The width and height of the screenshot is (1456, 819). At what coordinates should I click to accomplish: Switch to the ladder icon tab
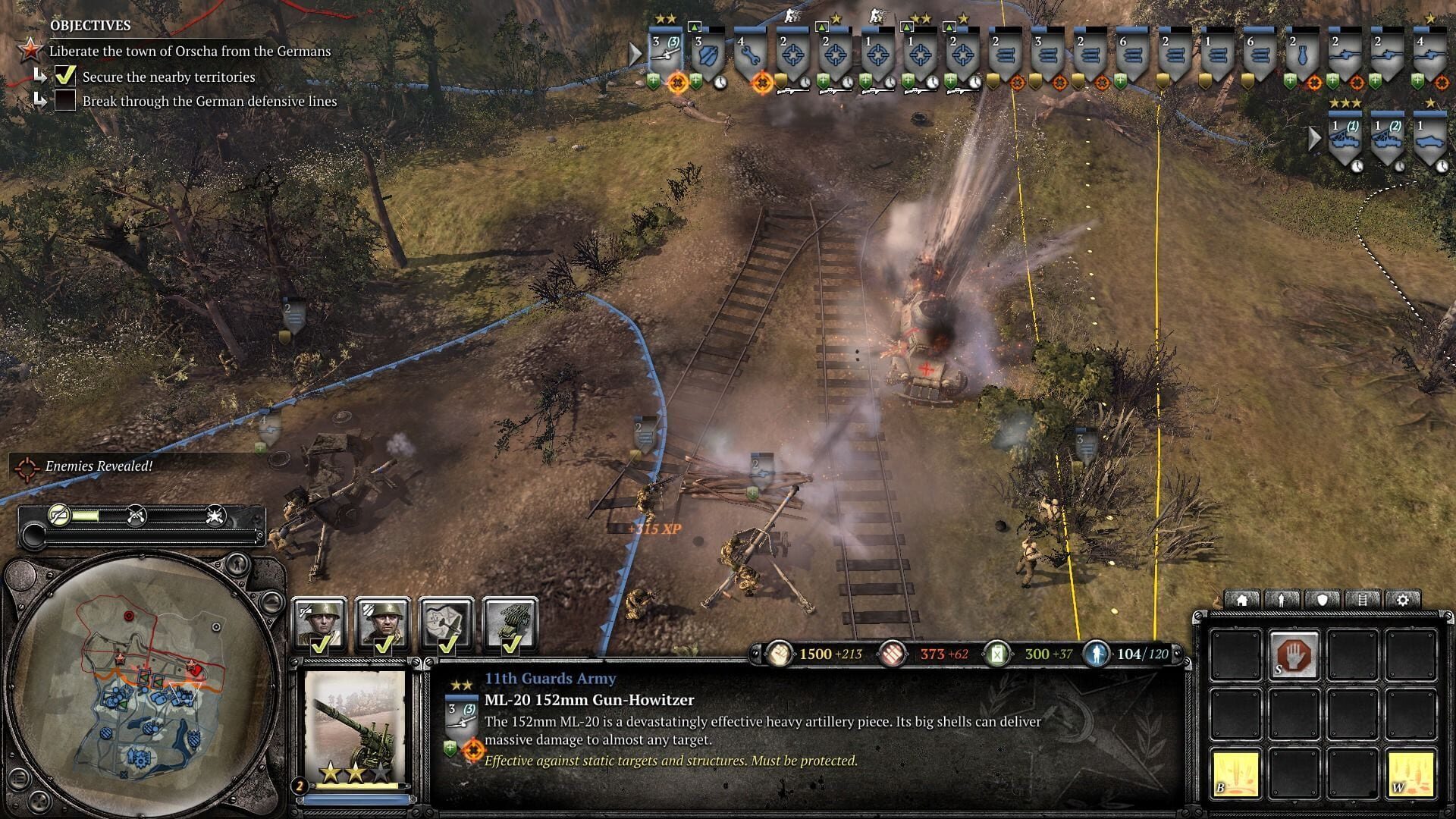1363,600
